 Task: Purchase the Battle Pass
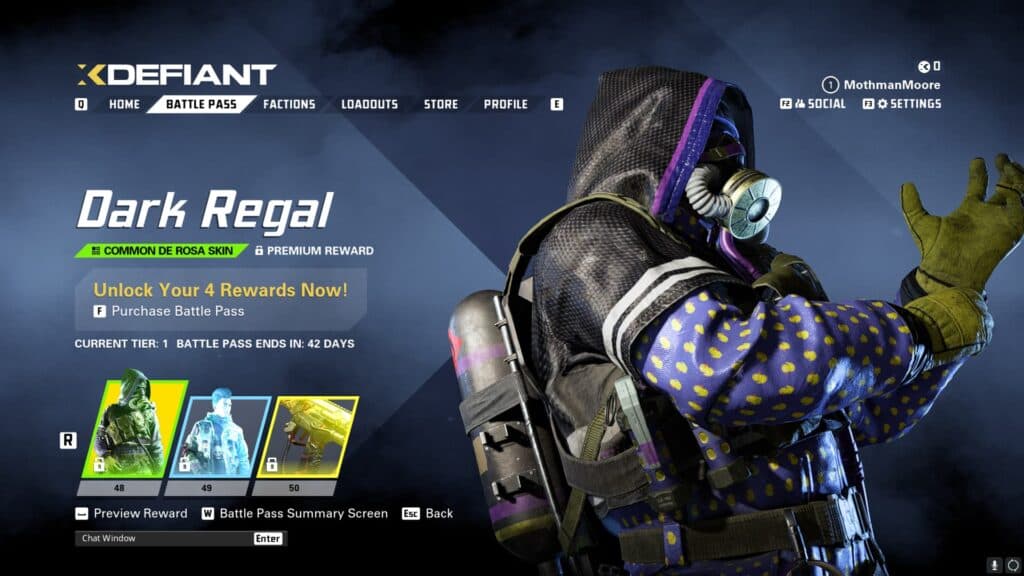(x=178, y=311)
